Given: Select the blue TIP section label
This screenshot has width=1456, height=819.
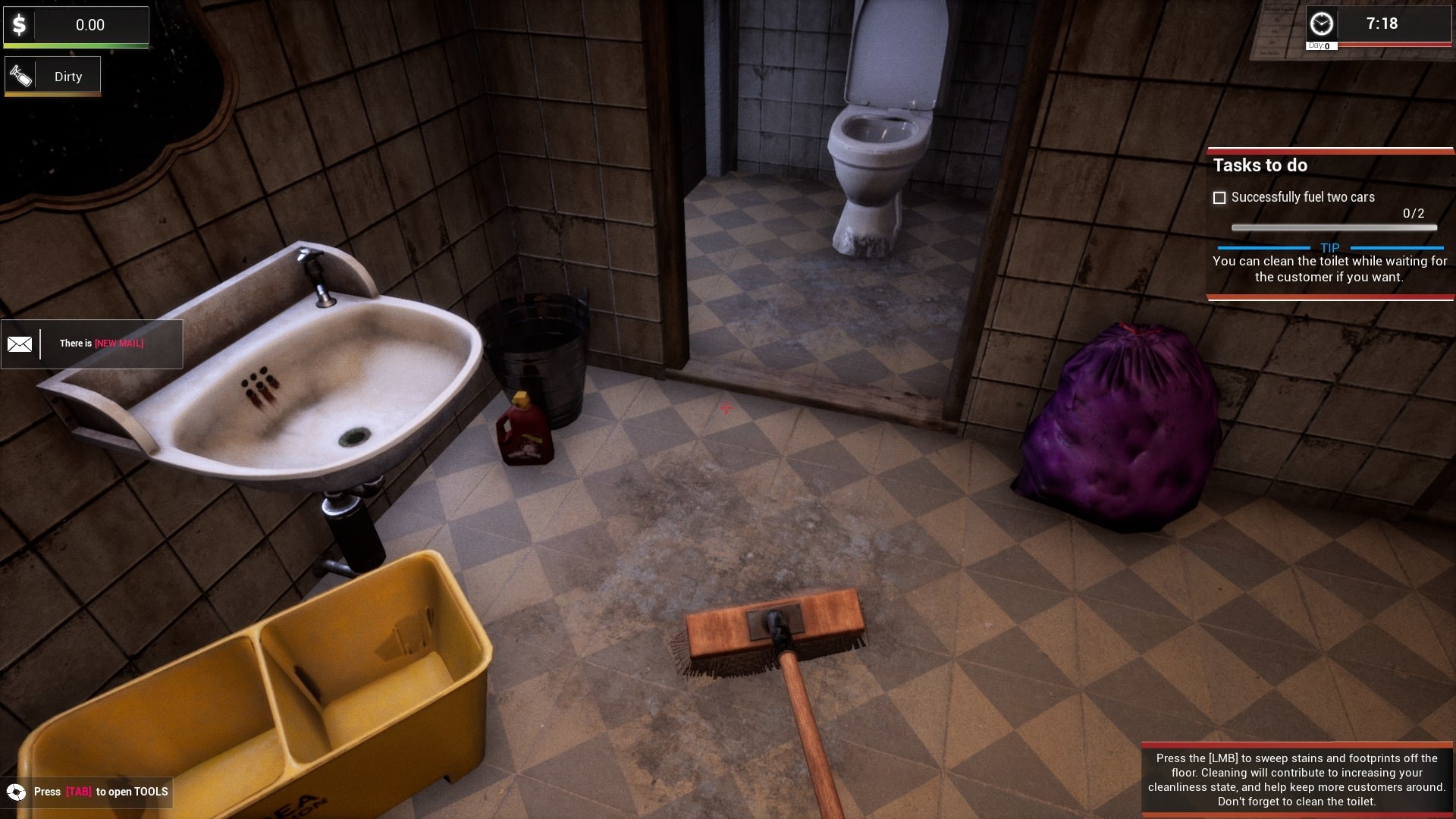Looking at the screenshot, I should click(x=1332, y=247).
